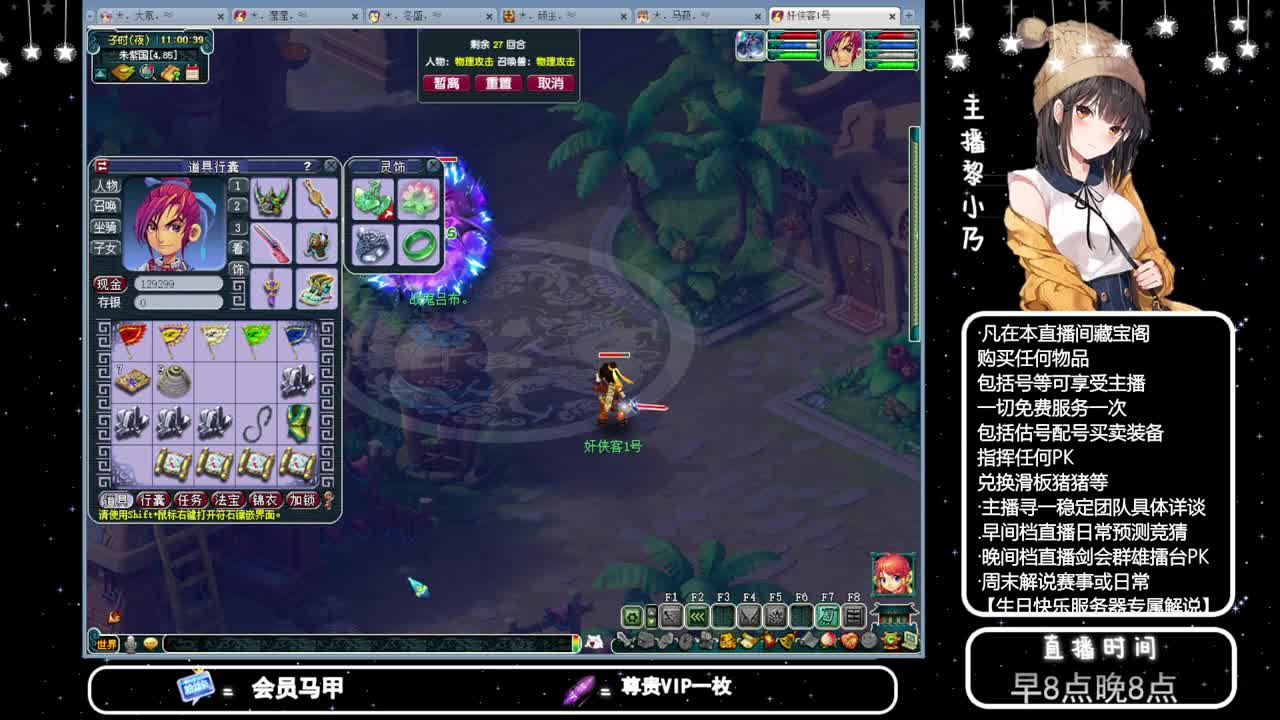Click the golden bell icon in the item bar
1280x720 pixels.
(x=788, y=639)
